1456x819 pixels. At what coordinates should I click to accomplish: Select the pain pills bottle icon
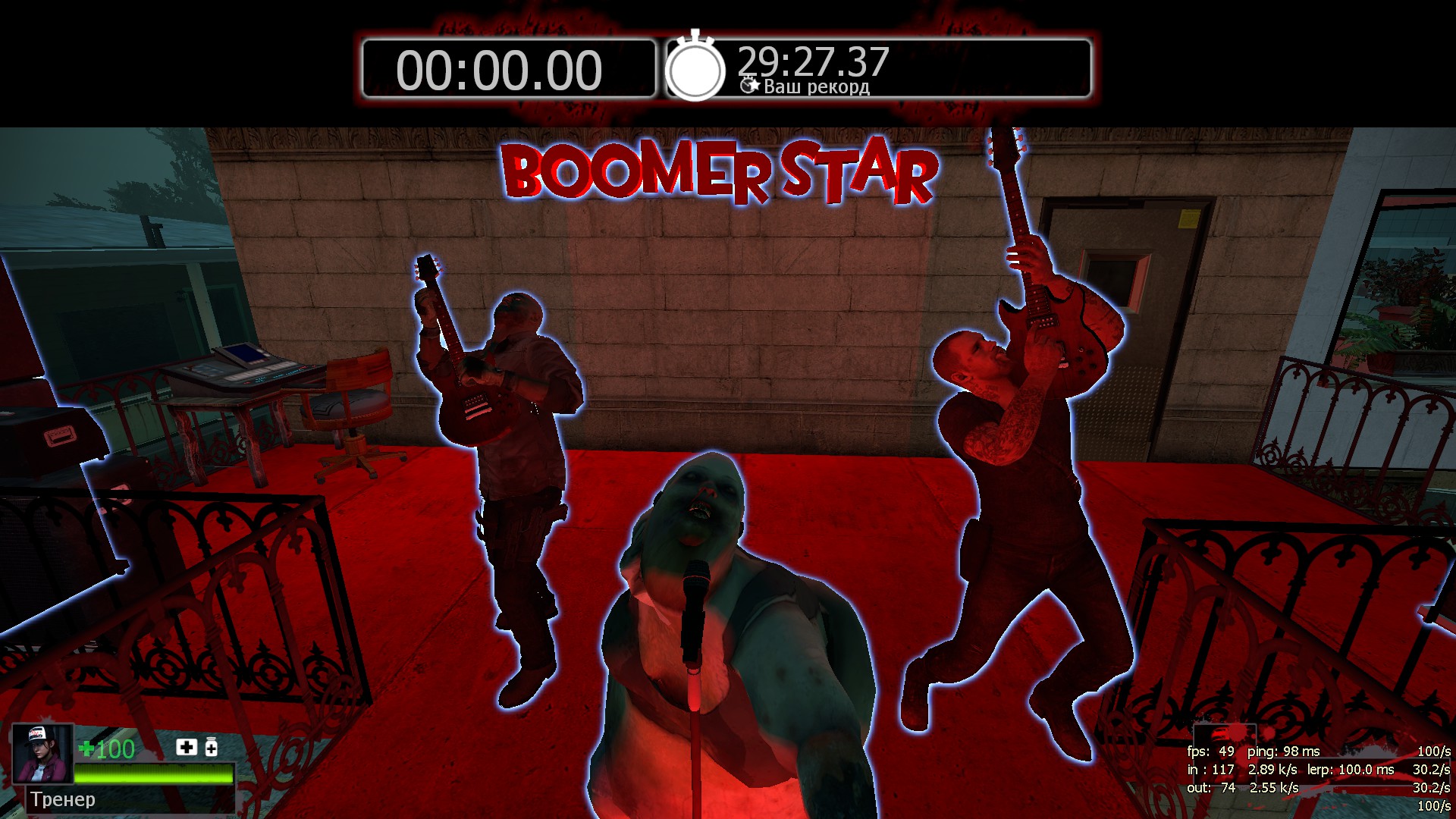tap(212, 748)
